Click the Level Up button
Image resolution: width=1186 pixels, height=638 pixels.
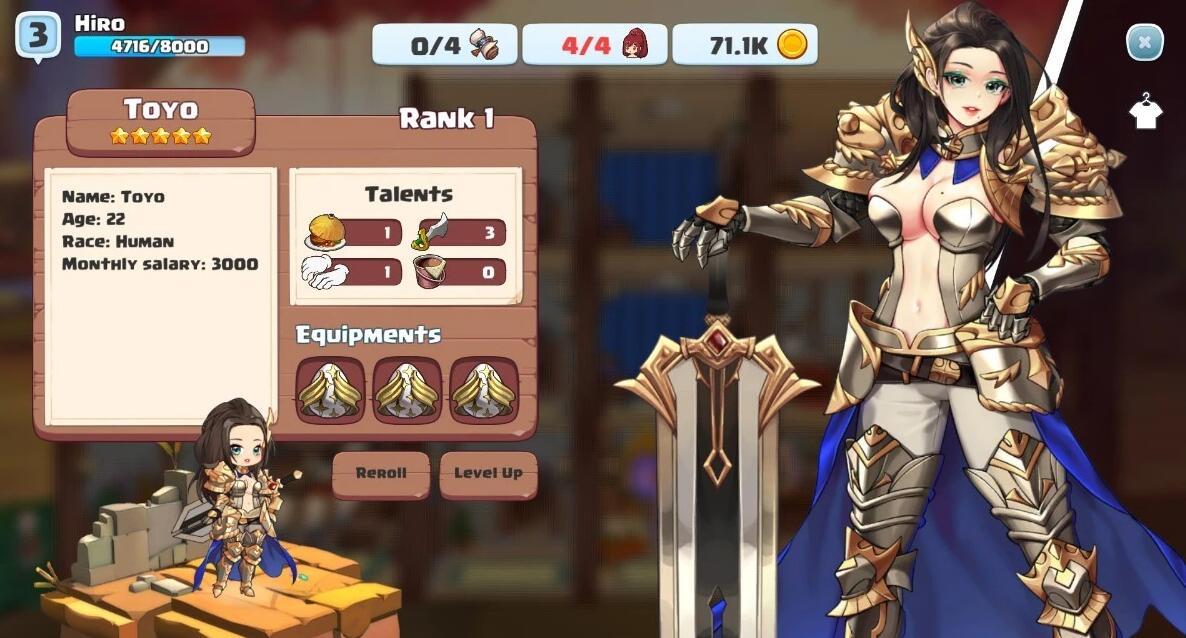pyautogui.click(x=488, y=474)
